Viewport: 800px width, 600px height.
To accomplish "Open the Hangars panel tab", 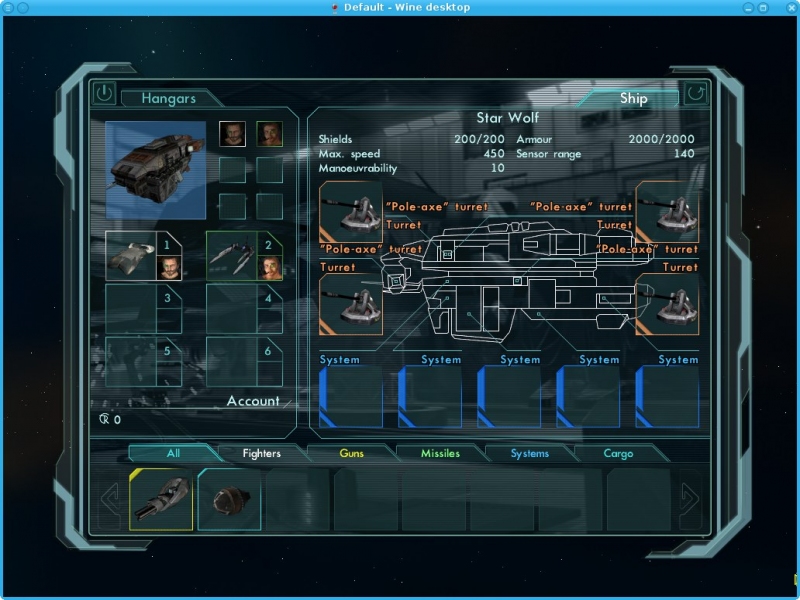I will point(168,98).
